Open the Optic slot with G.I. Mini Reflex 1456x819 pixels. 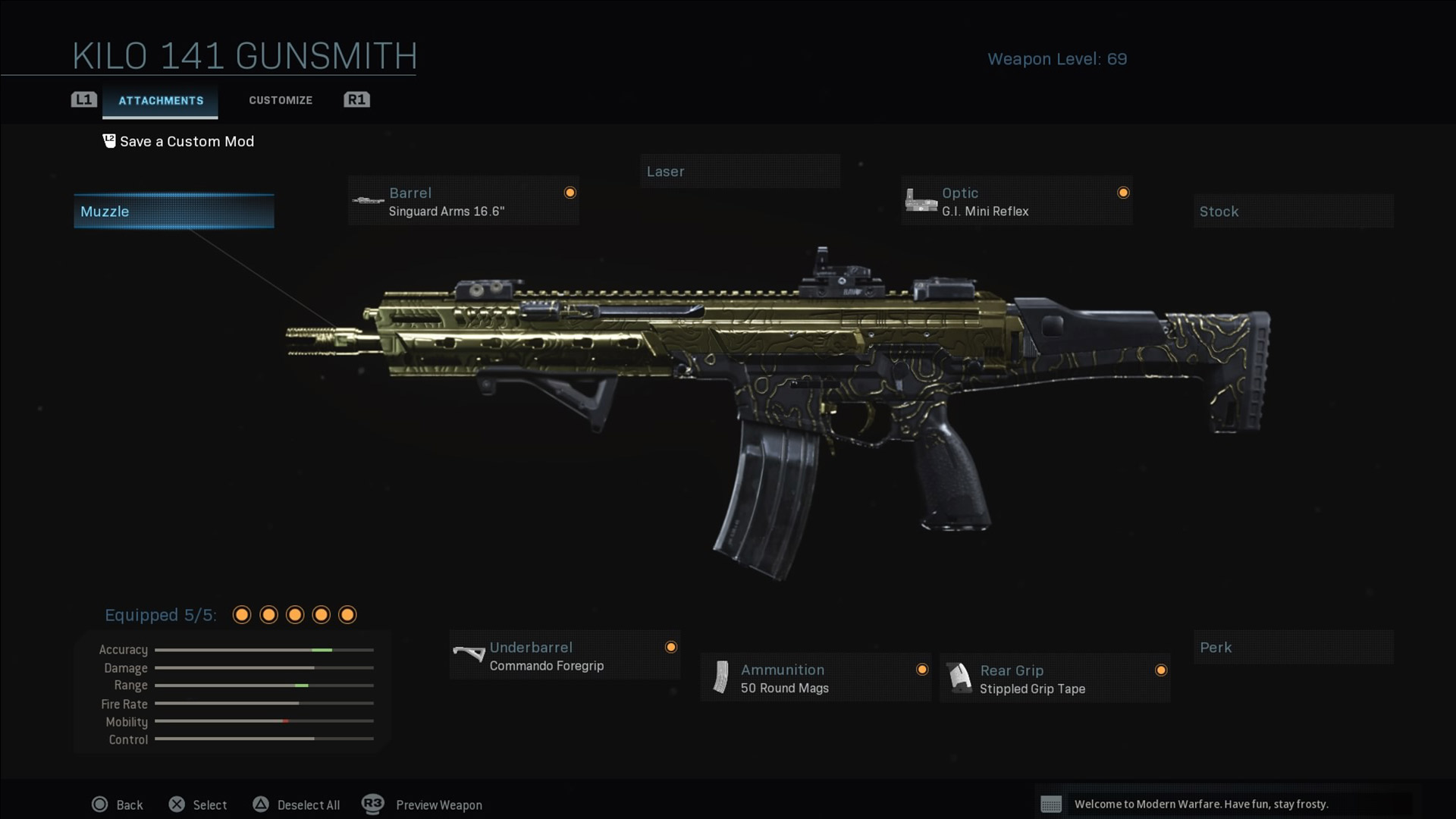point(1016,202)
